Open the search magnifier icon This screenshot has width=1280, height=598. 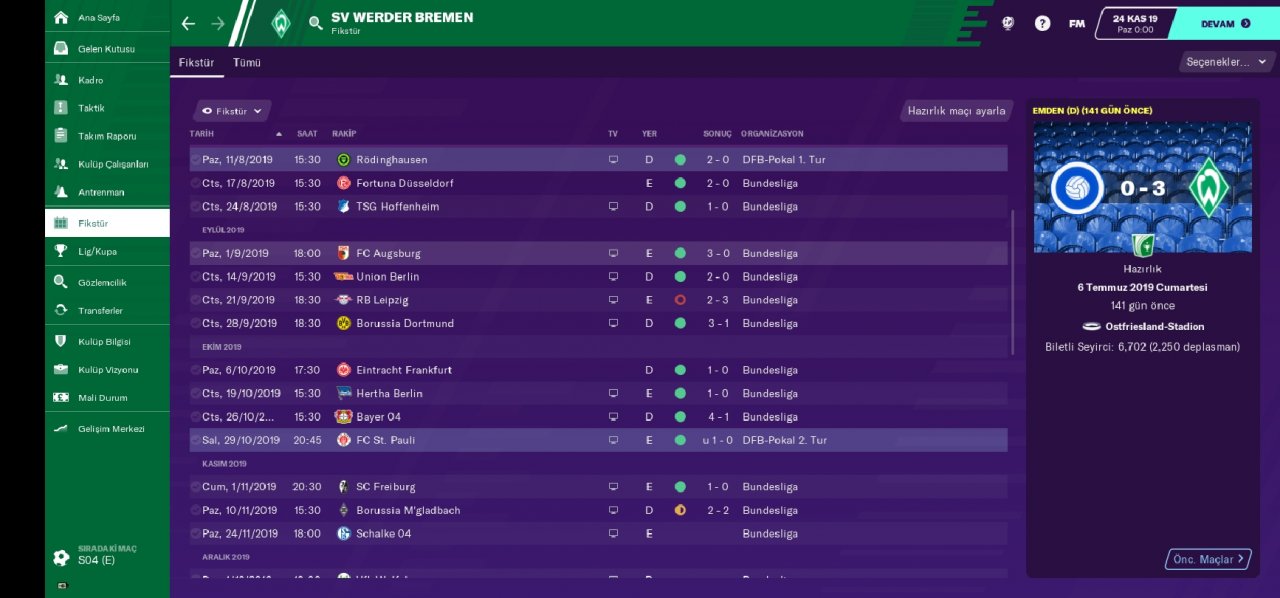pyautogui.click(x=315, y=23)
